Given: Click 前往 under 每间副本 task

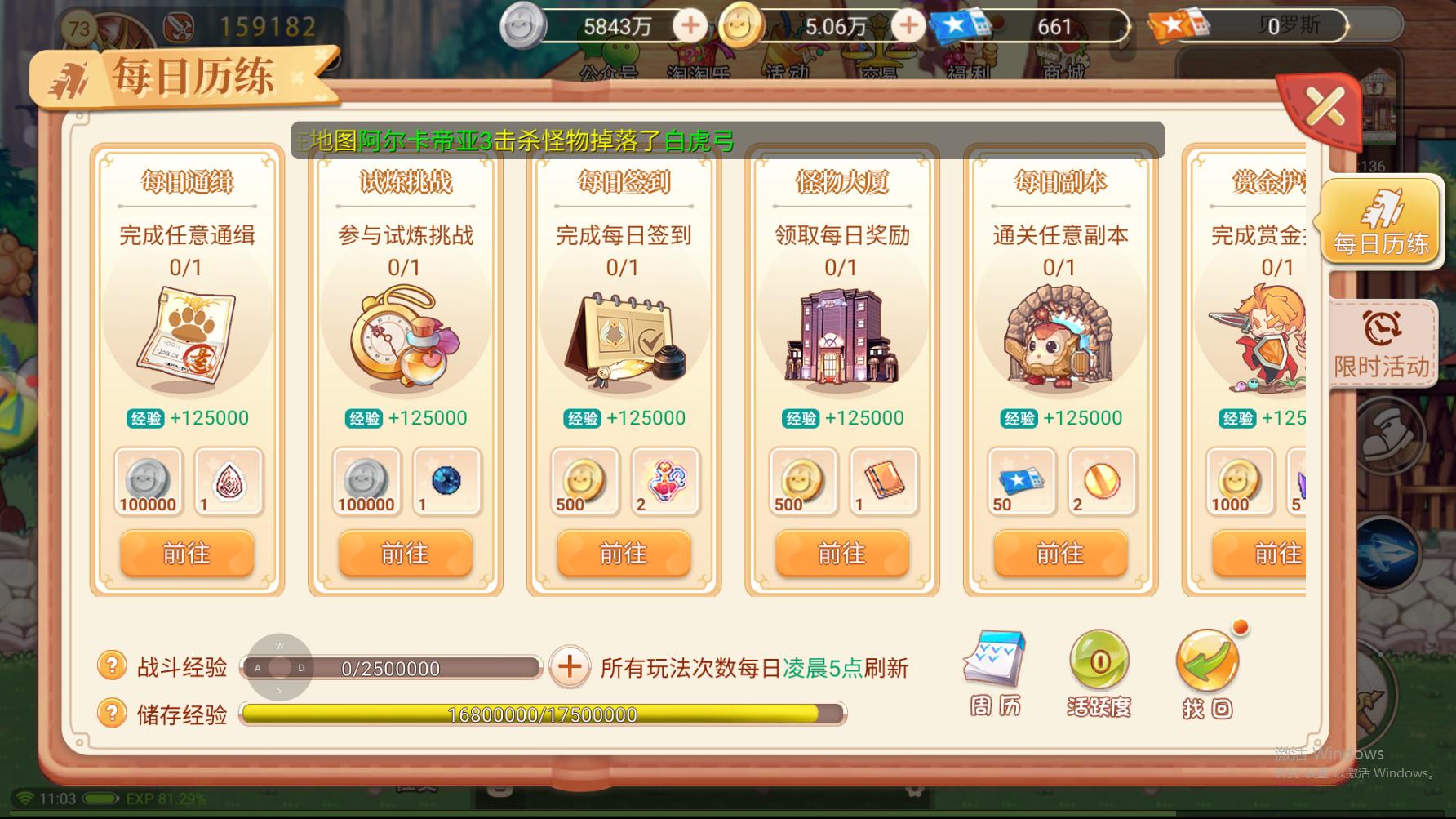Looking at the screenshot, I should click(x=1060, y=554).
